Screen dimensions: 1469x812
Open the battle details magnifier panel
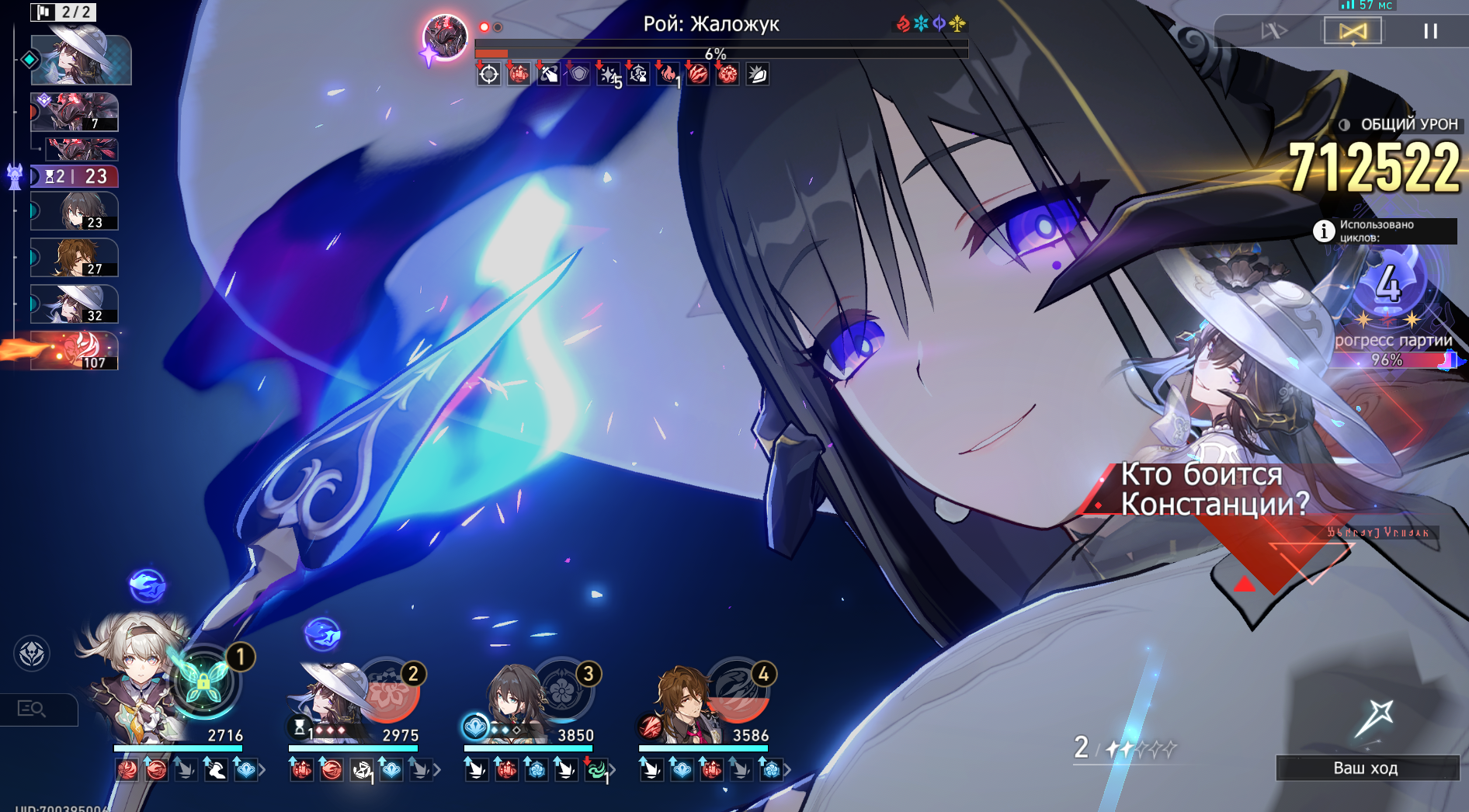click(x=33, y=709)
